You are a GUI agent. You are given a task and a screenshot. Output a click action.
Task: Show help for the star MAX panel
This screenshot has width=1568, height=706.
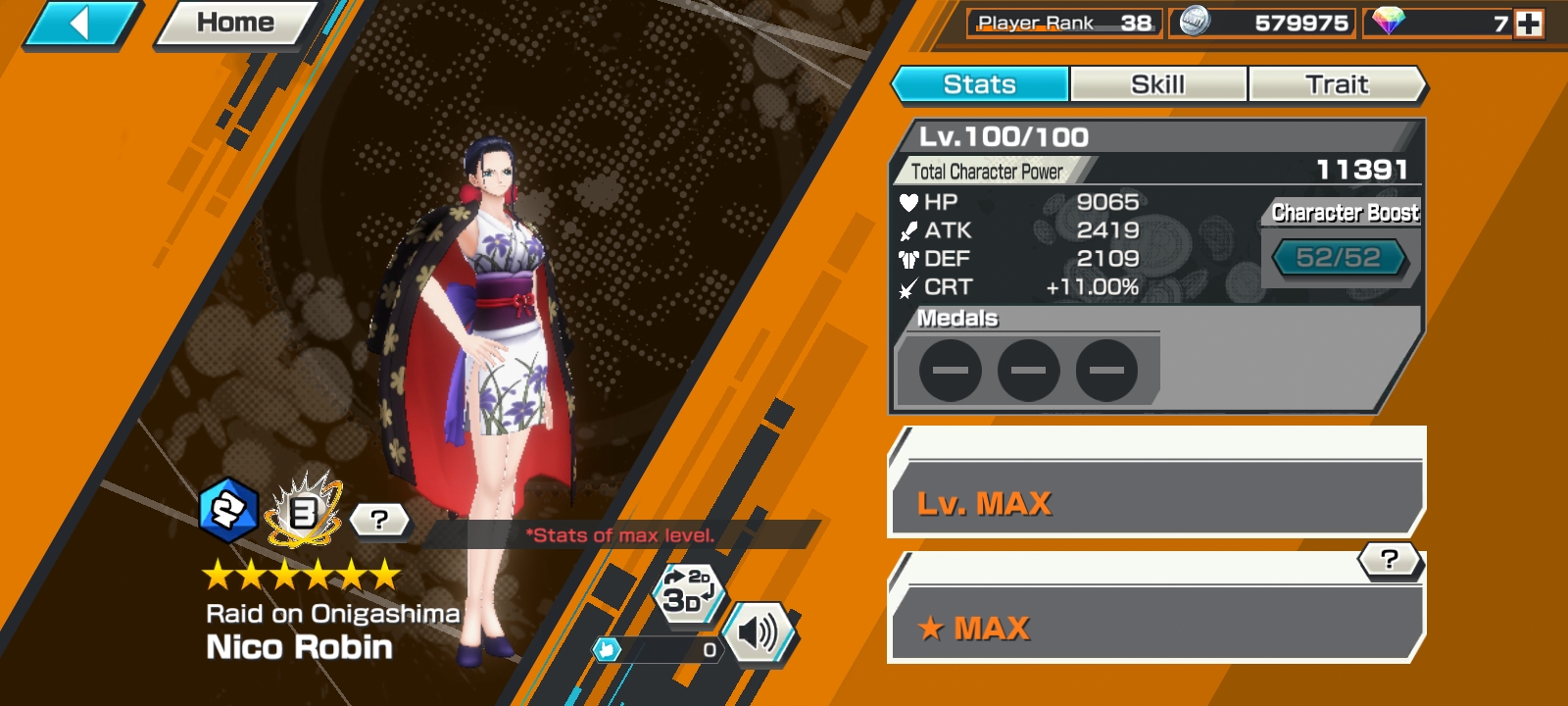[x=1389, y=560]
